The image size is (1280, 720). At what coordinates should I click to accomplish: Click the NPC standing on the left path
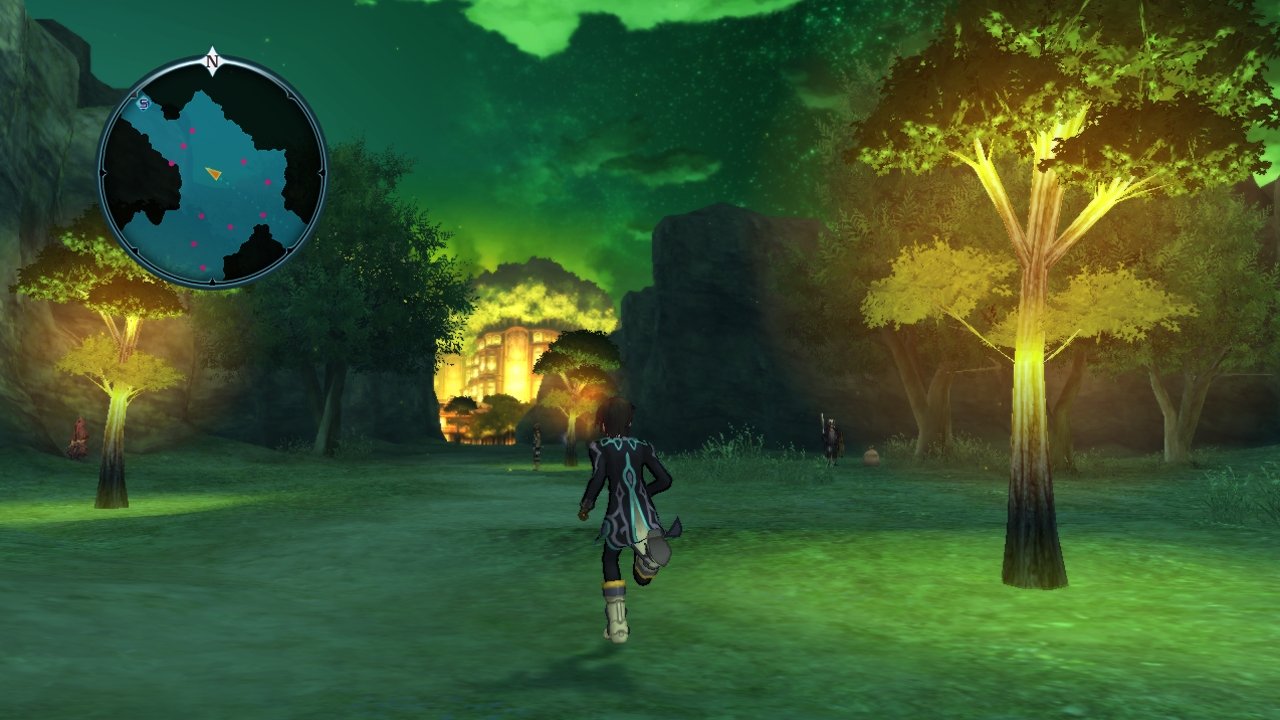(536, 448)
